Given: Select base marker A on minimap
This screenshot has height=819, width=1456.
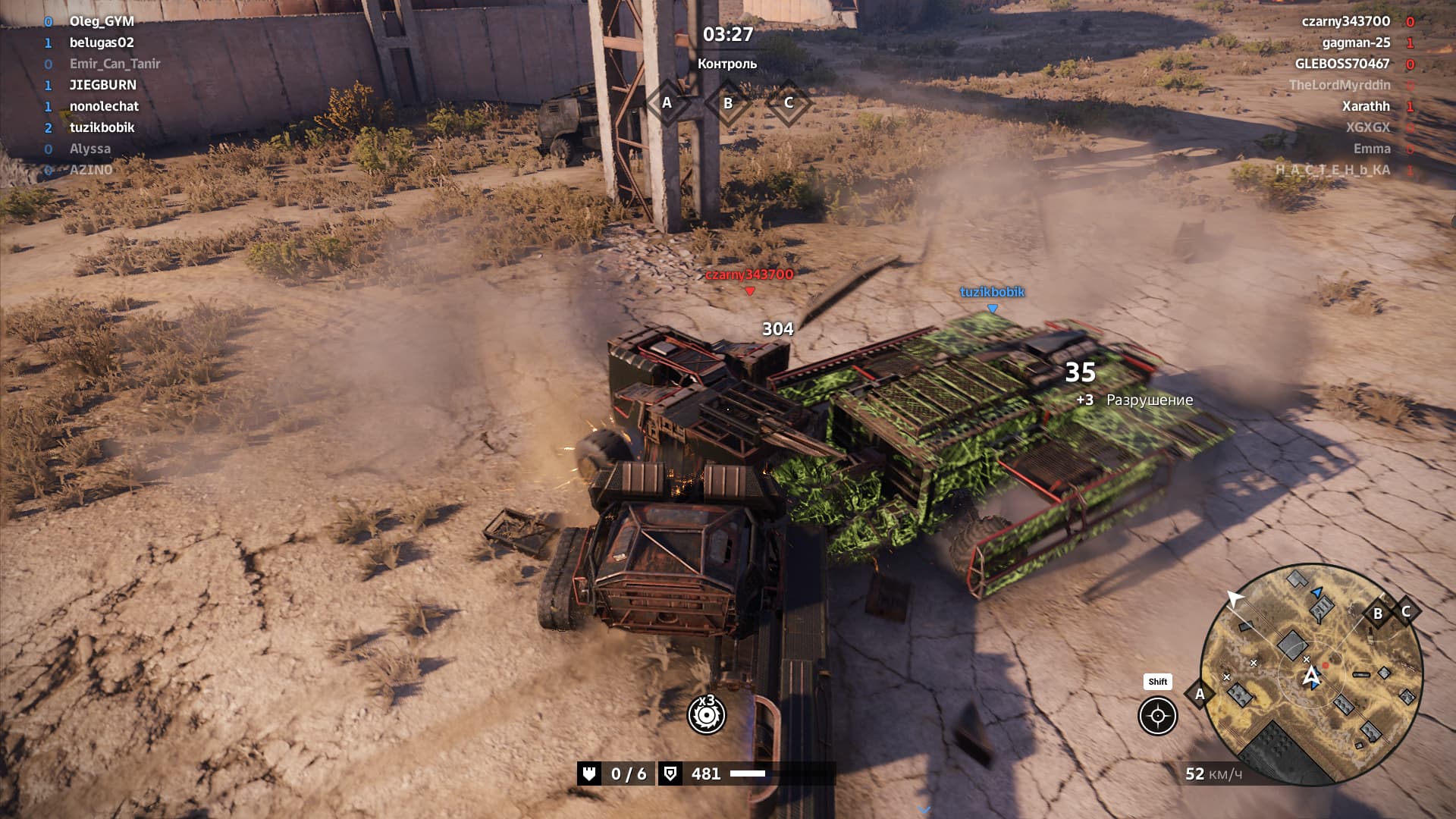Looking at the screenshot, I should [1200, 694].
